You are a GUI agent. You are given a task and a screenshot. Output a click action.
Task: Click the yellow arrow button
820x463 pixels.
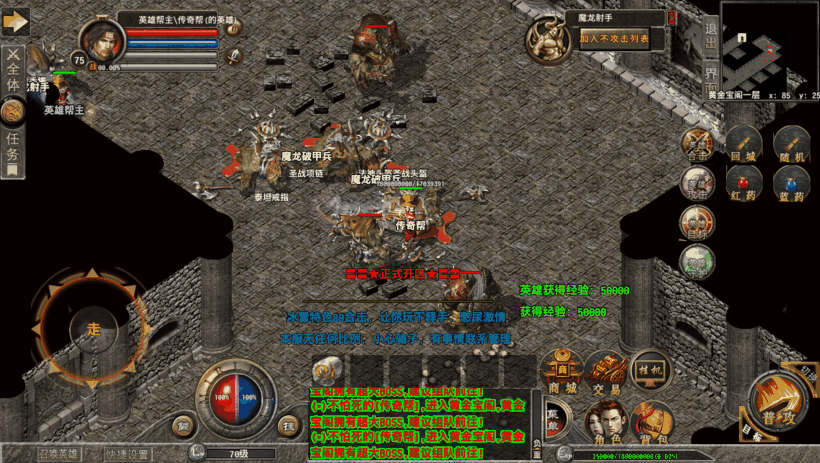tap(14, 21)
